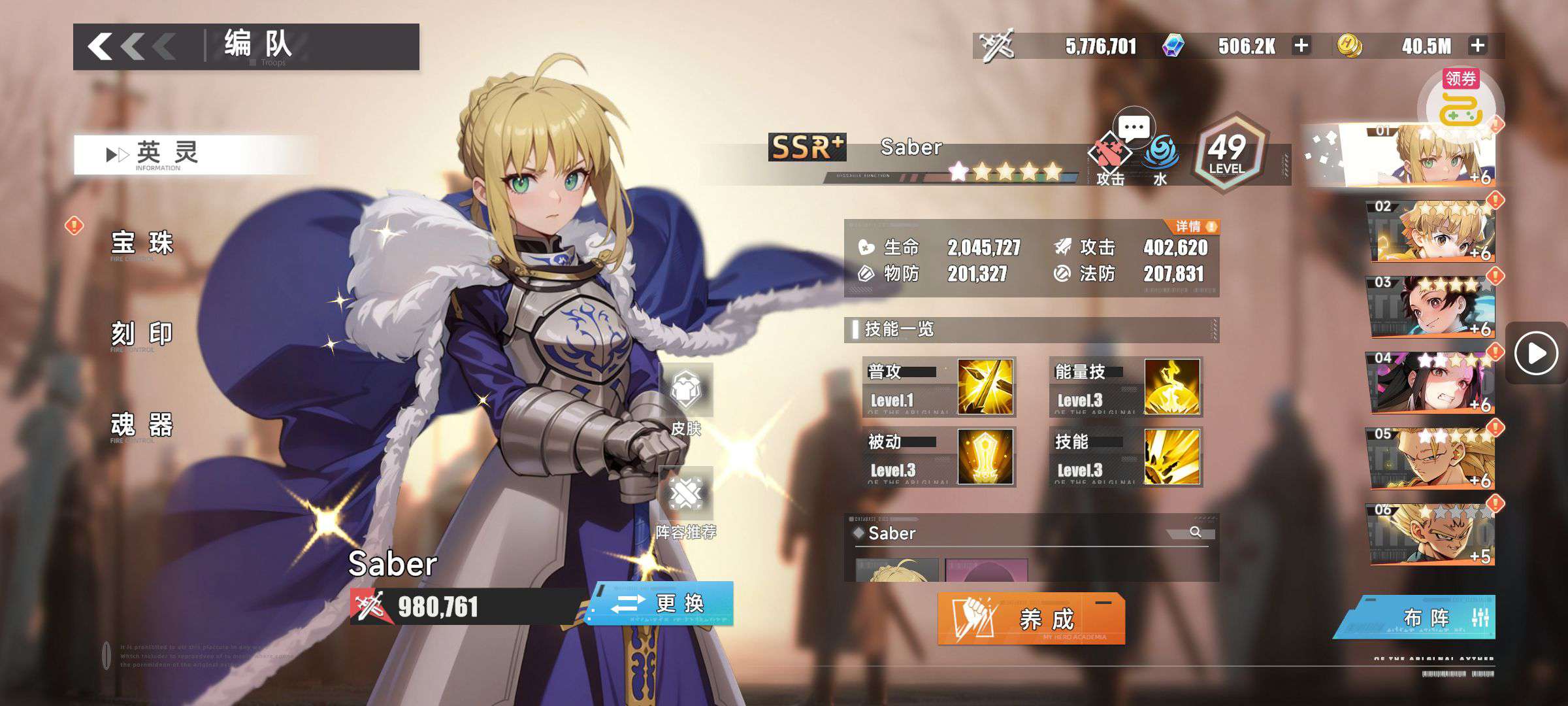Select the 能量技 energy skill icon

click(1172, 387)
